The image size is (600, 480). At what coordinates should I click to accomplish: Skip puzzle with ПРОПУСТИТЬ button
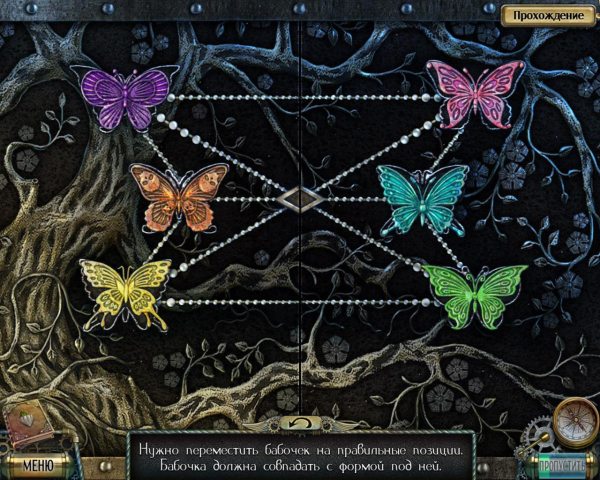click(562, 466)
